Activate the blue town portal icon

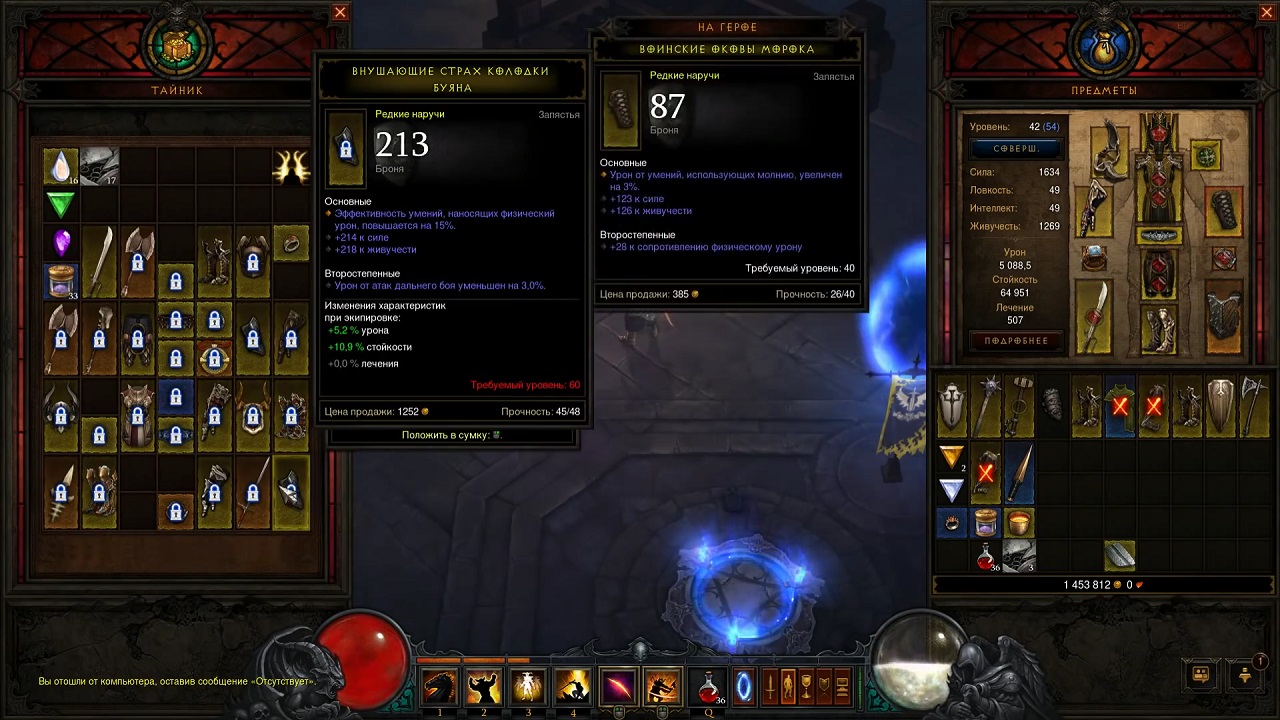pos(744,688)
